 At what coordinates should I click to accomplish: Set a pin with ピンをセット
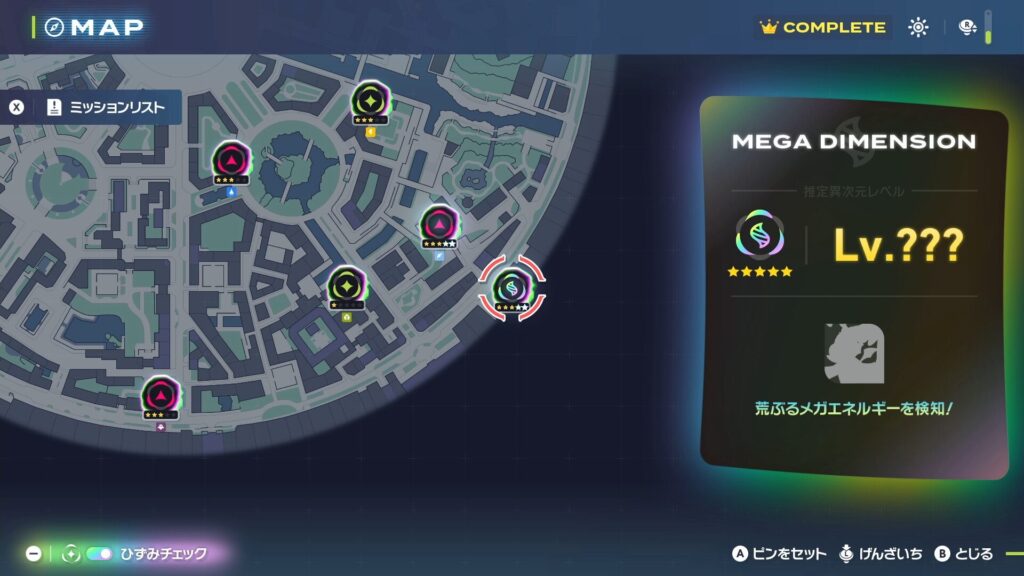tap(780, 554)
